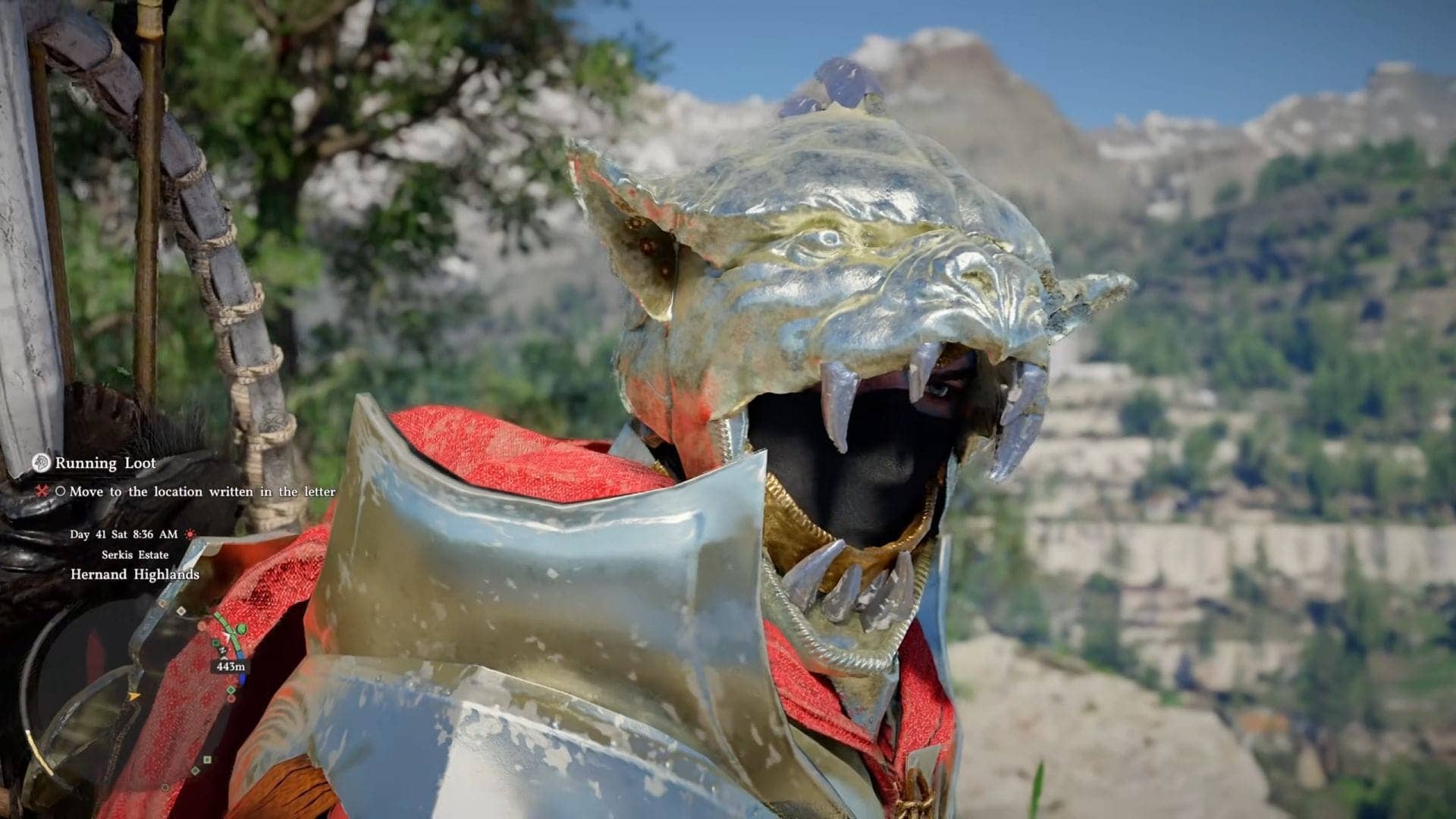Image resolution: width=1456 pixels, height=819 pixels.
Task: Toggle the blue trail segment on the minimap
Action: pyautogui.click(x=242, y=677)
